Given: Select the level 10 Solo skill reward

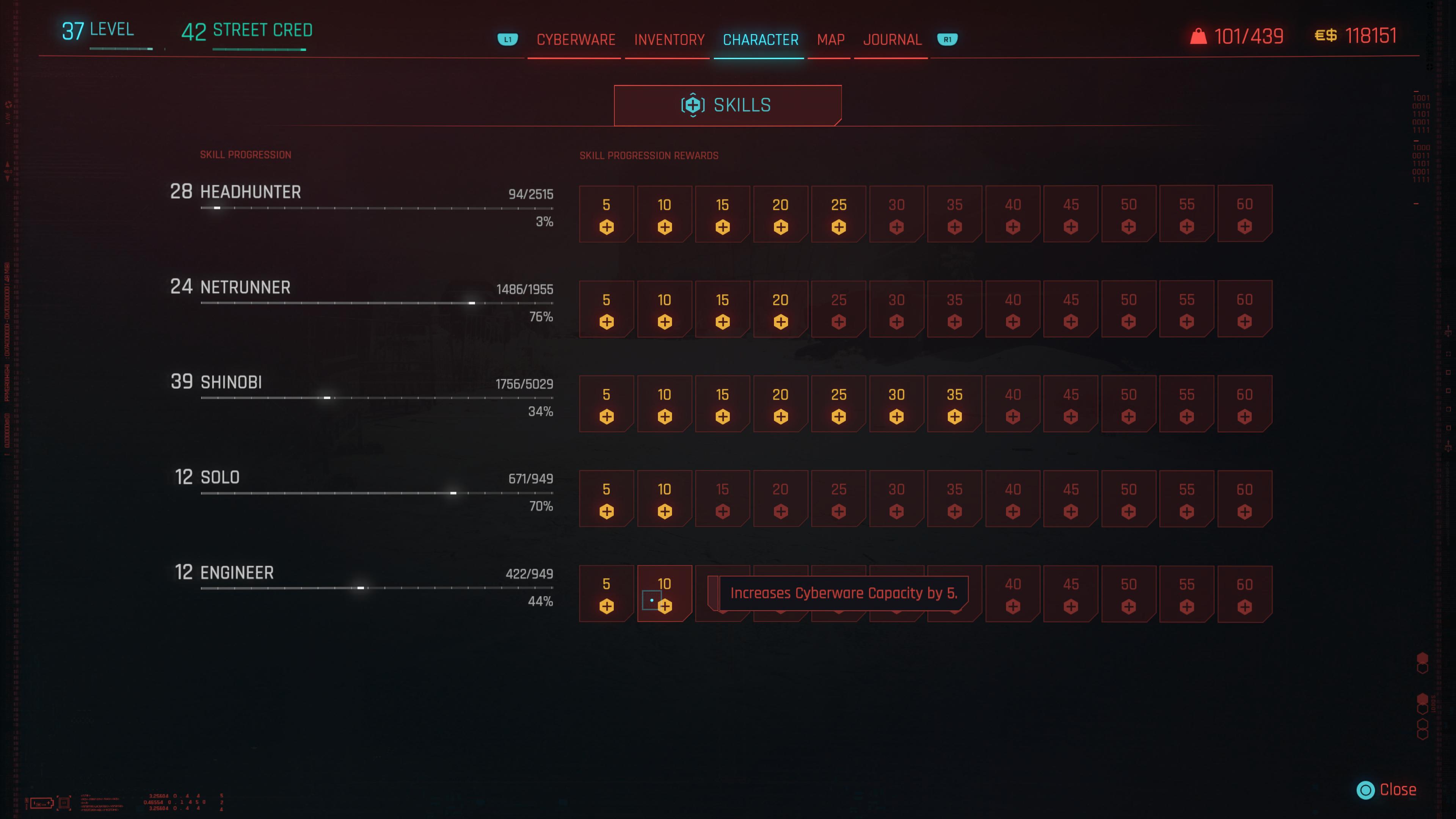Looking at the screenshot, I should (x=664, y=499).
